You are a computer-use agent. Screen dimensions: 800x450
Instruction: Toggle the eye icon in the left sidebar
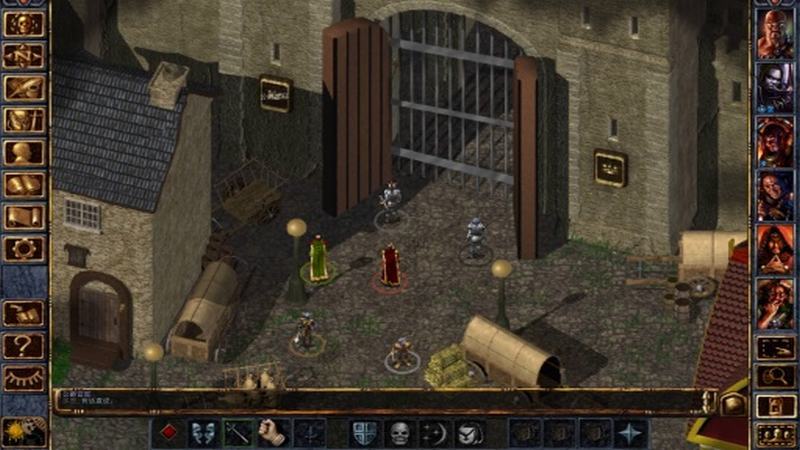[23, 377]
